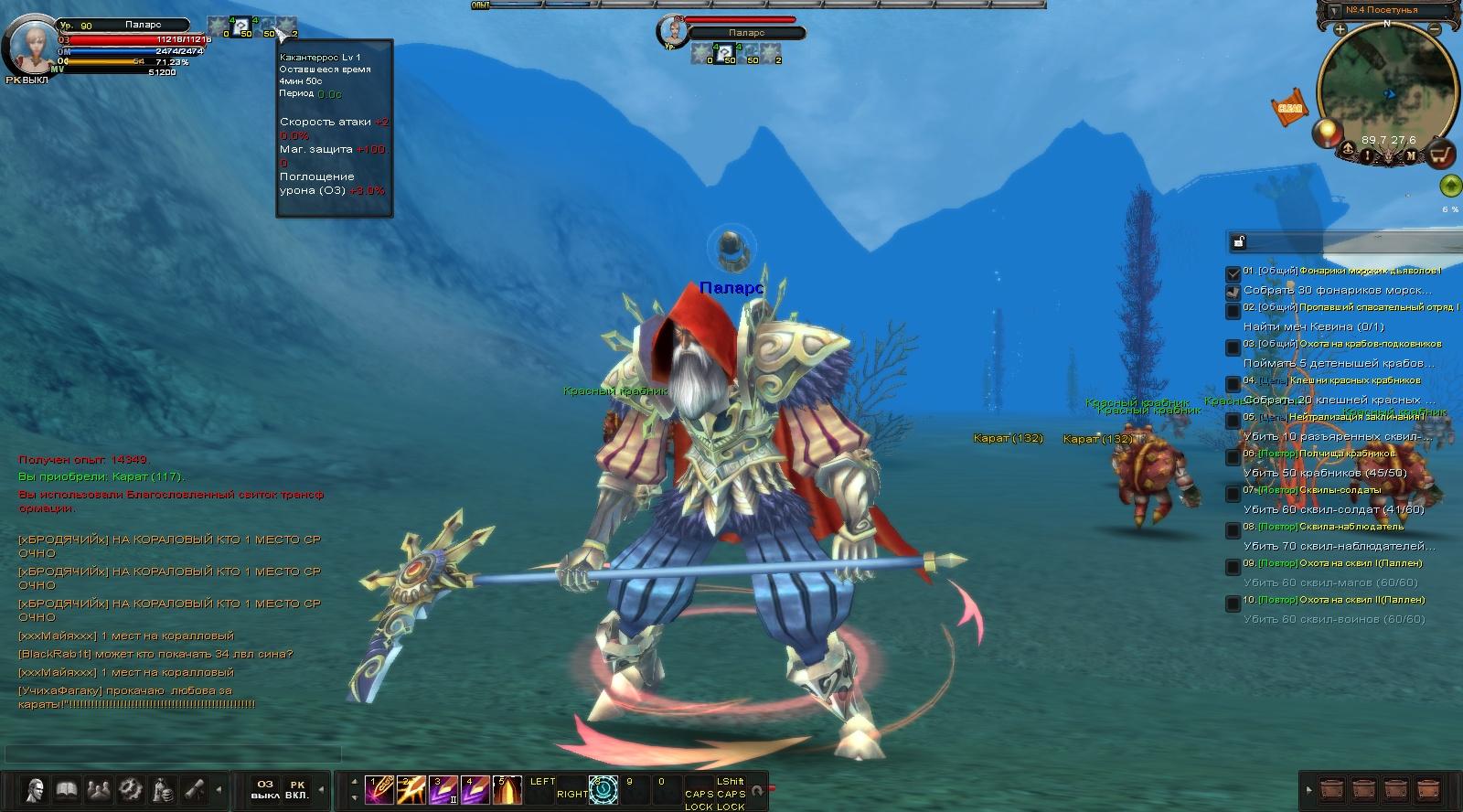This screenshot has height=812, width=1463.
Task: Open the group-of-figures social menu icon
Action: click(x=99, y=789)
